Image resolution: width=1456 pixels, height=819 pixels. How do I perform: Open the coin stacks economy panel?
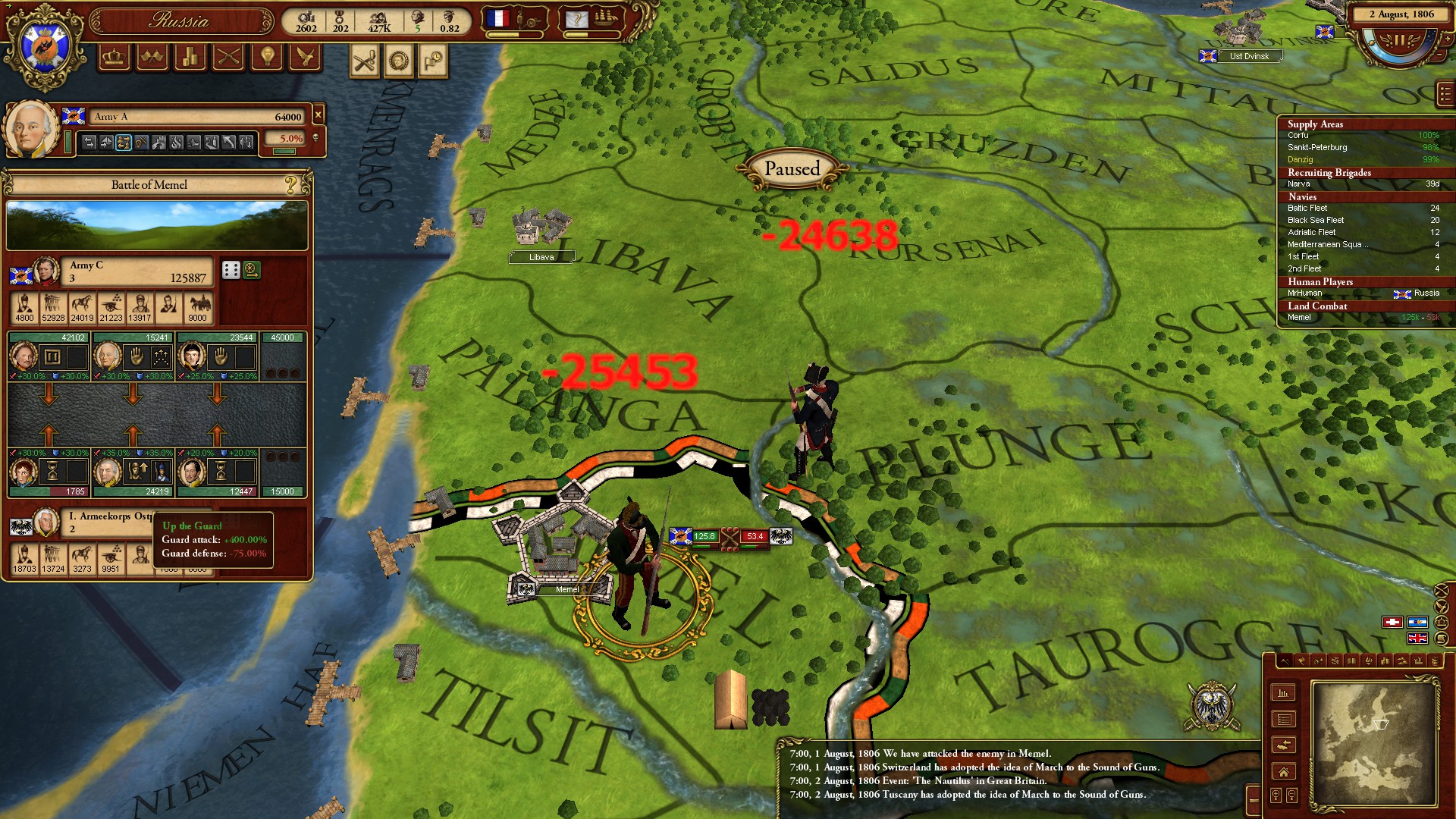tap(190, 58)
